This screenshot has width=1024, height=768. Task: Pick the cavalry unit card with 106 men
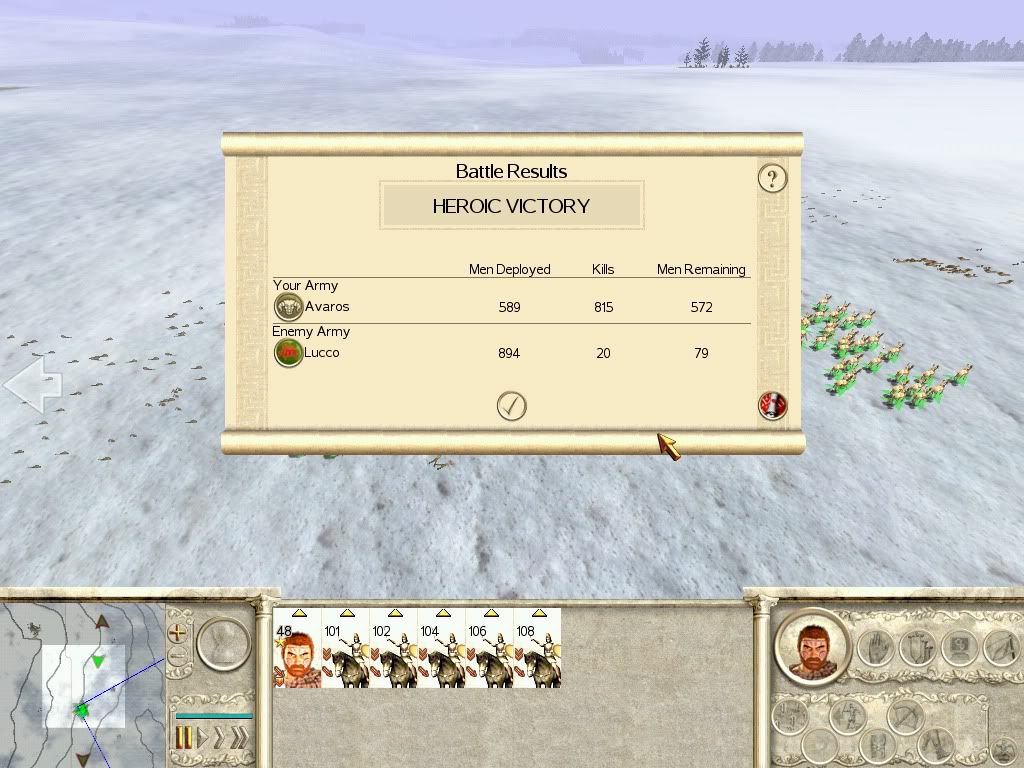point(489,648)
